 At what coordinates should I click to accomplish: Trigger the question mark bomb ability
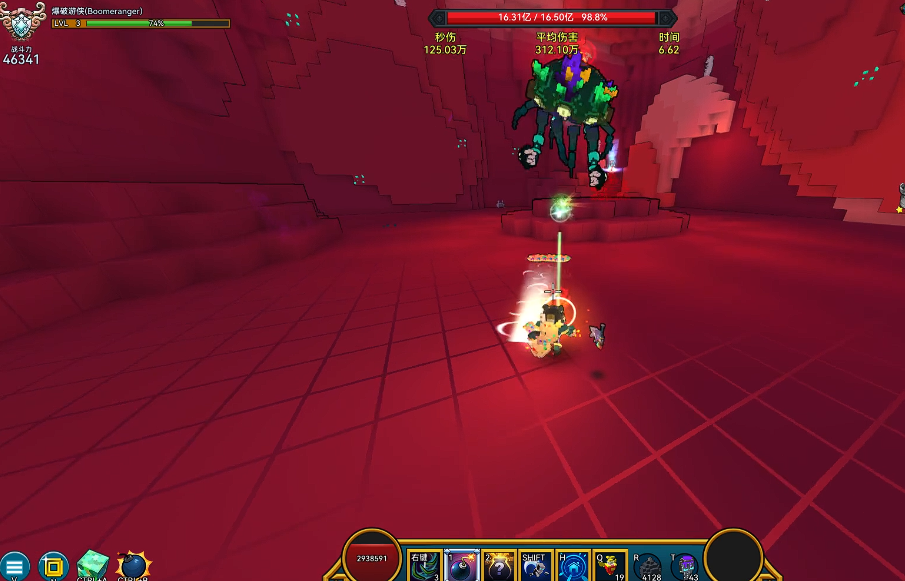(498, 567)
